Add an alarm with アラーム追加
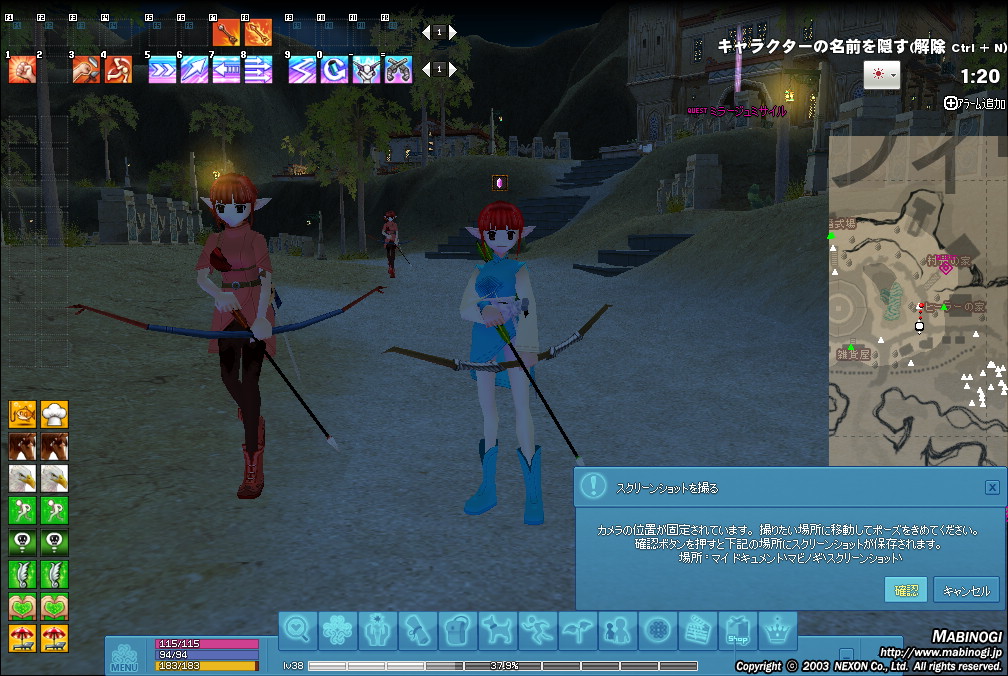 (975, 103)
